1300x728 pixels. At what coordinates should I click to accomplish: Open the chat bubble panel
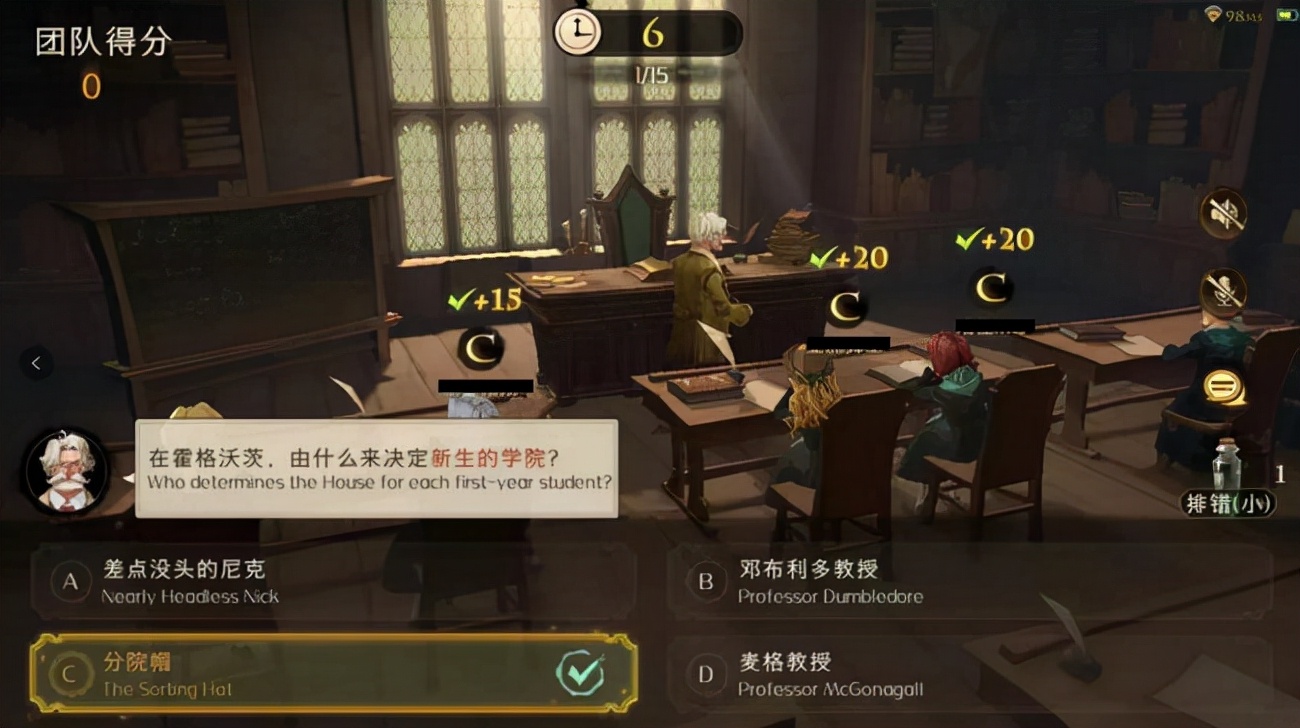coord(1222,388)
